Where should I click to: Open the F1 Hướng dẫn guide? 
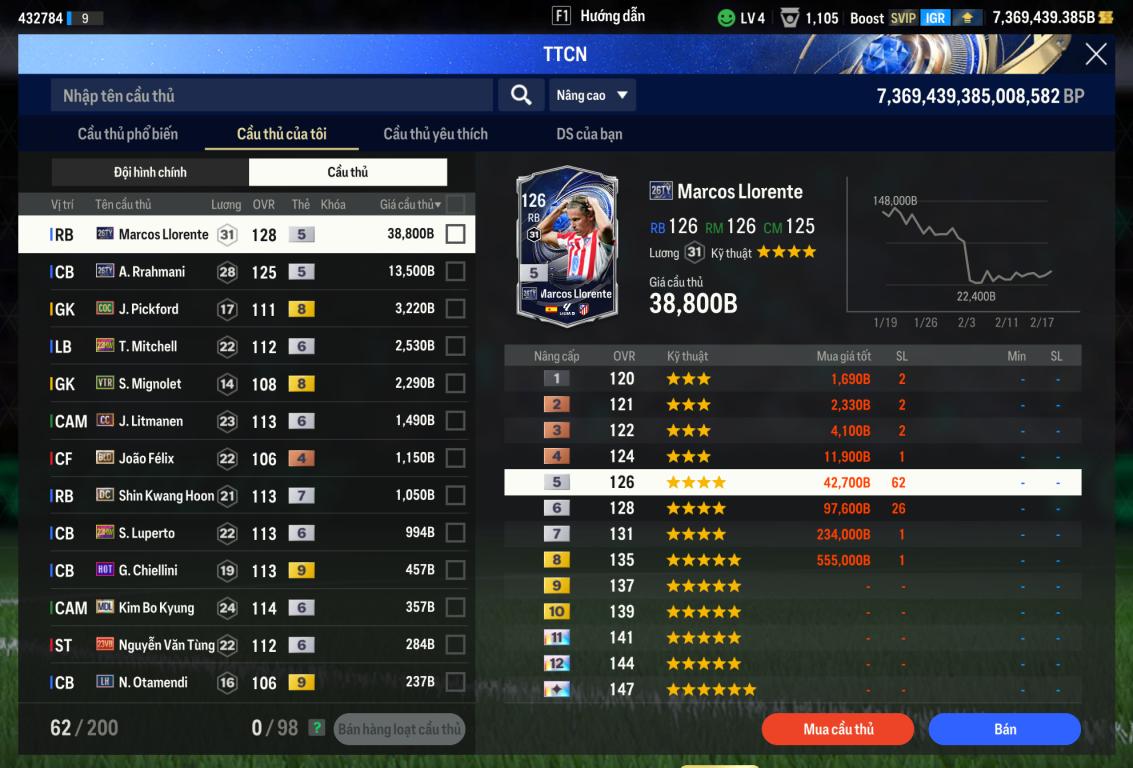598,16
